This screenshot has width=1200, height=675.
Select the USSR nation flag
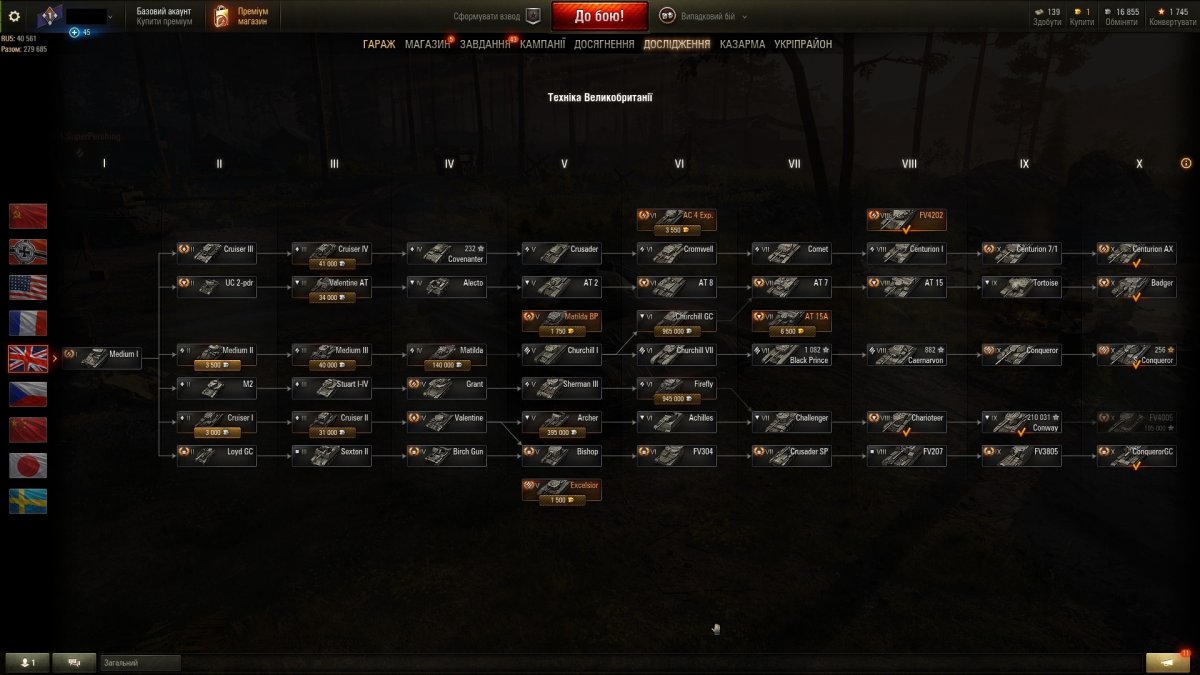tap(28, 215)
